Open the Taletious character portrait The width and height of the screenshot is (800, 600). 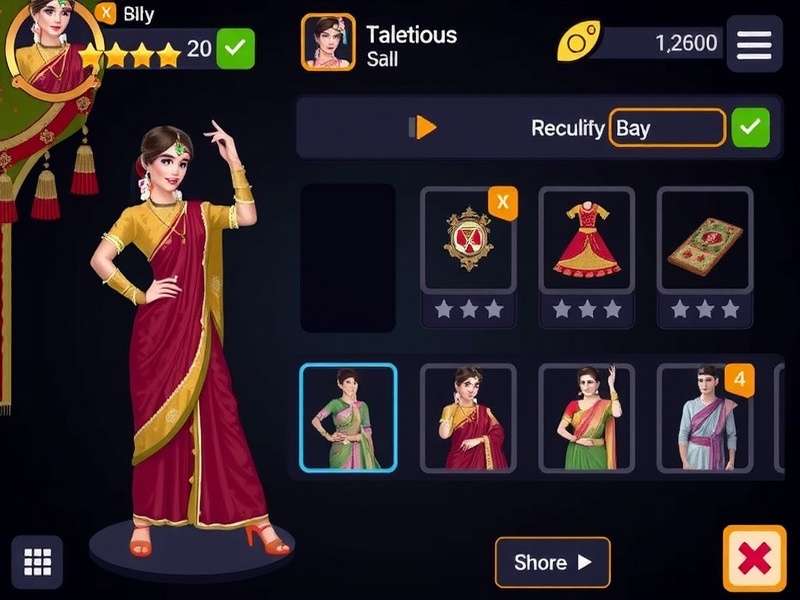tap(328, 43)
